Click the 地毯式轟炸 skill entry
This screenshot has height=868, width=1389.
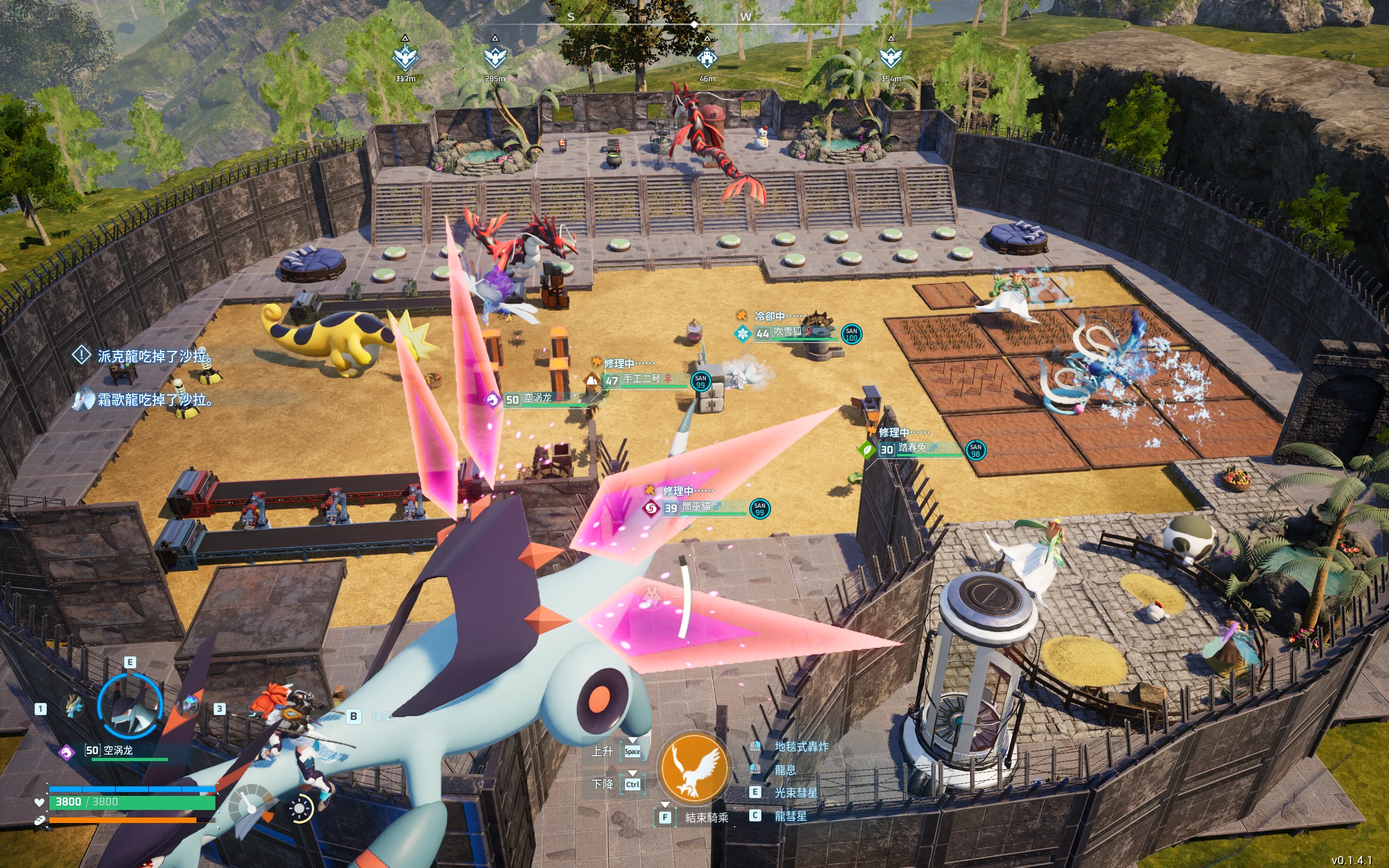(x=801, y=746)
